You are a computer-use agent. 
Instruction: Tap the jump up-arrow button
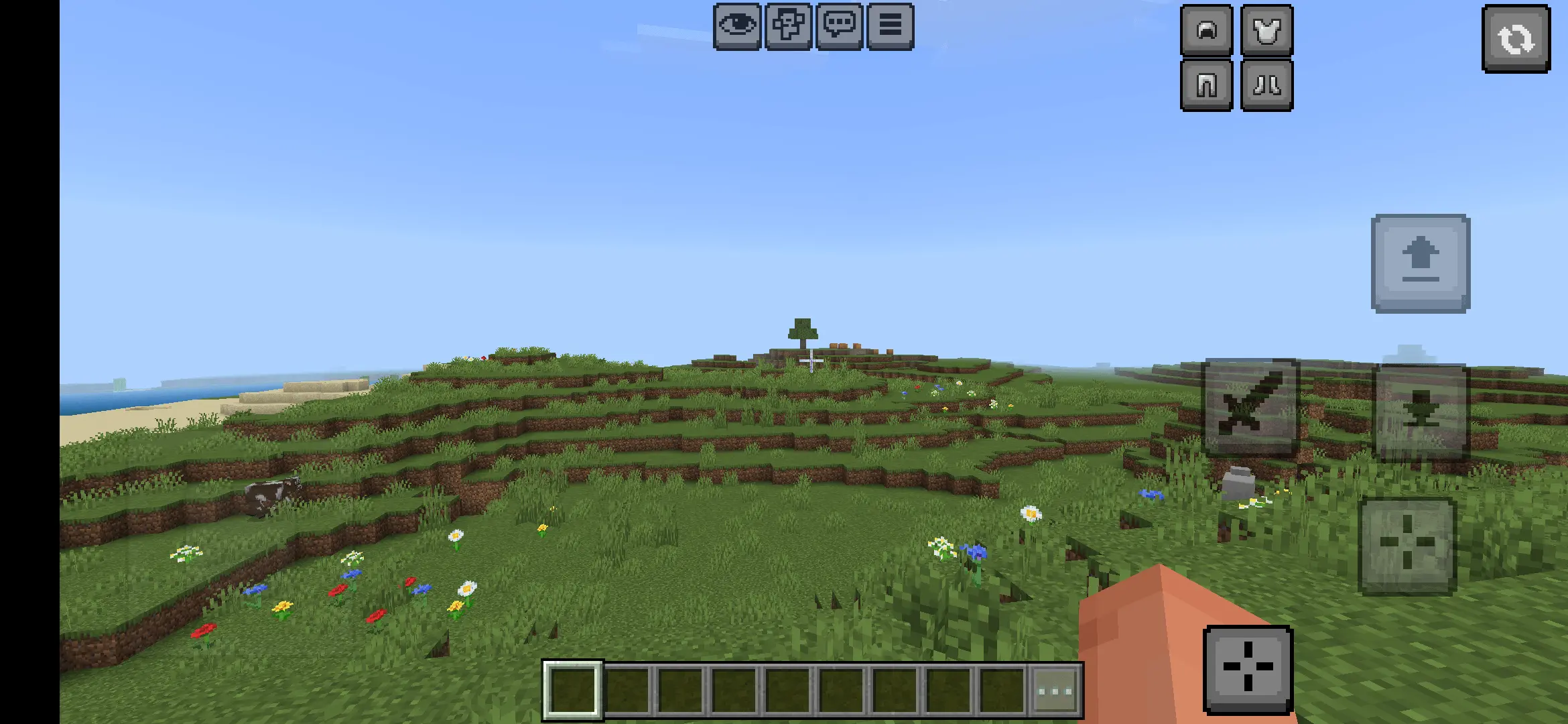(x=1421, y=263)
